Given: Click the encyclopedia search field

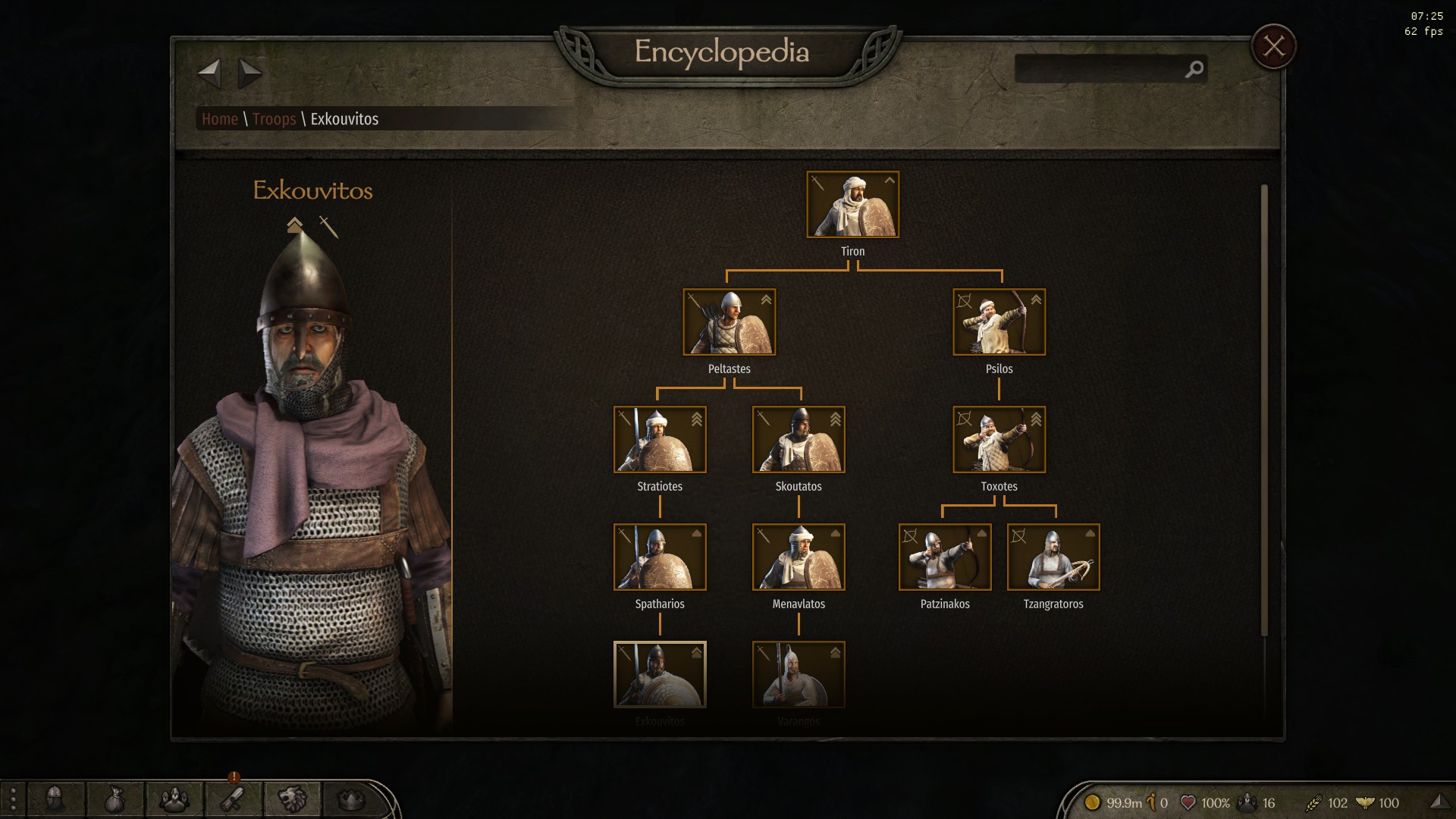Looking at the screenshot, I should coord(1100,69).
